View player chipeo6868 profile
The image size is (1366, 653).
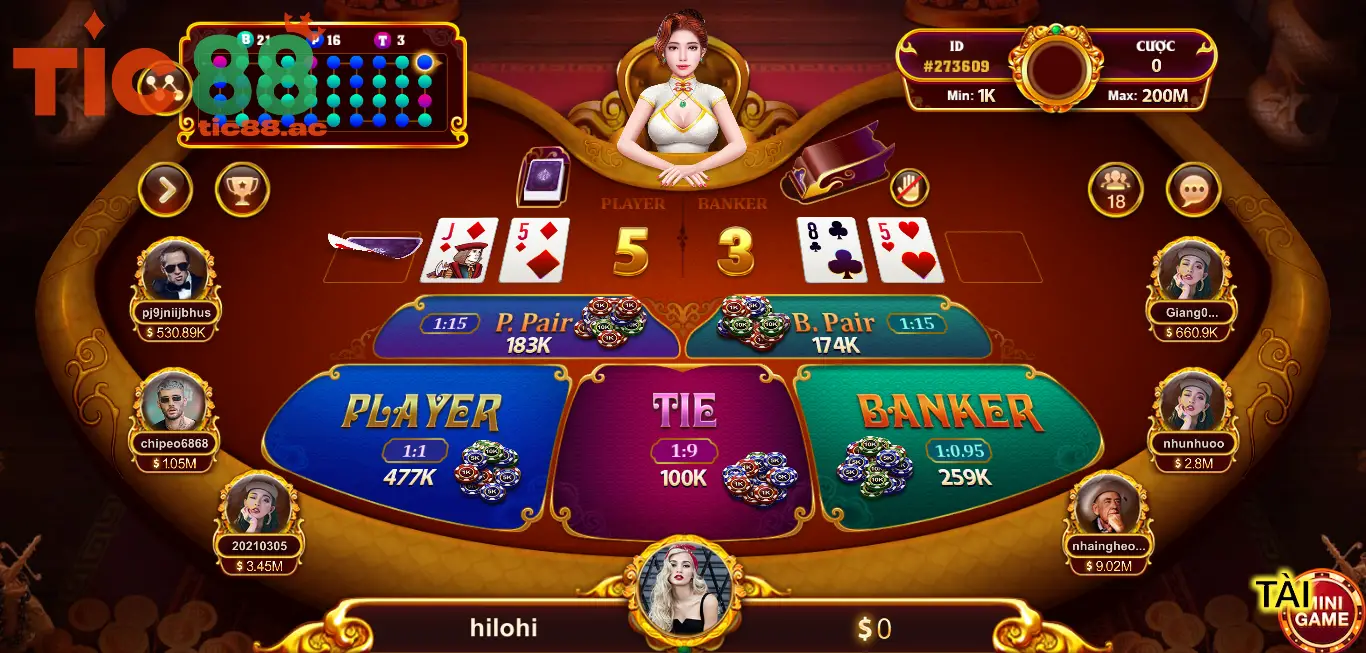175,402
